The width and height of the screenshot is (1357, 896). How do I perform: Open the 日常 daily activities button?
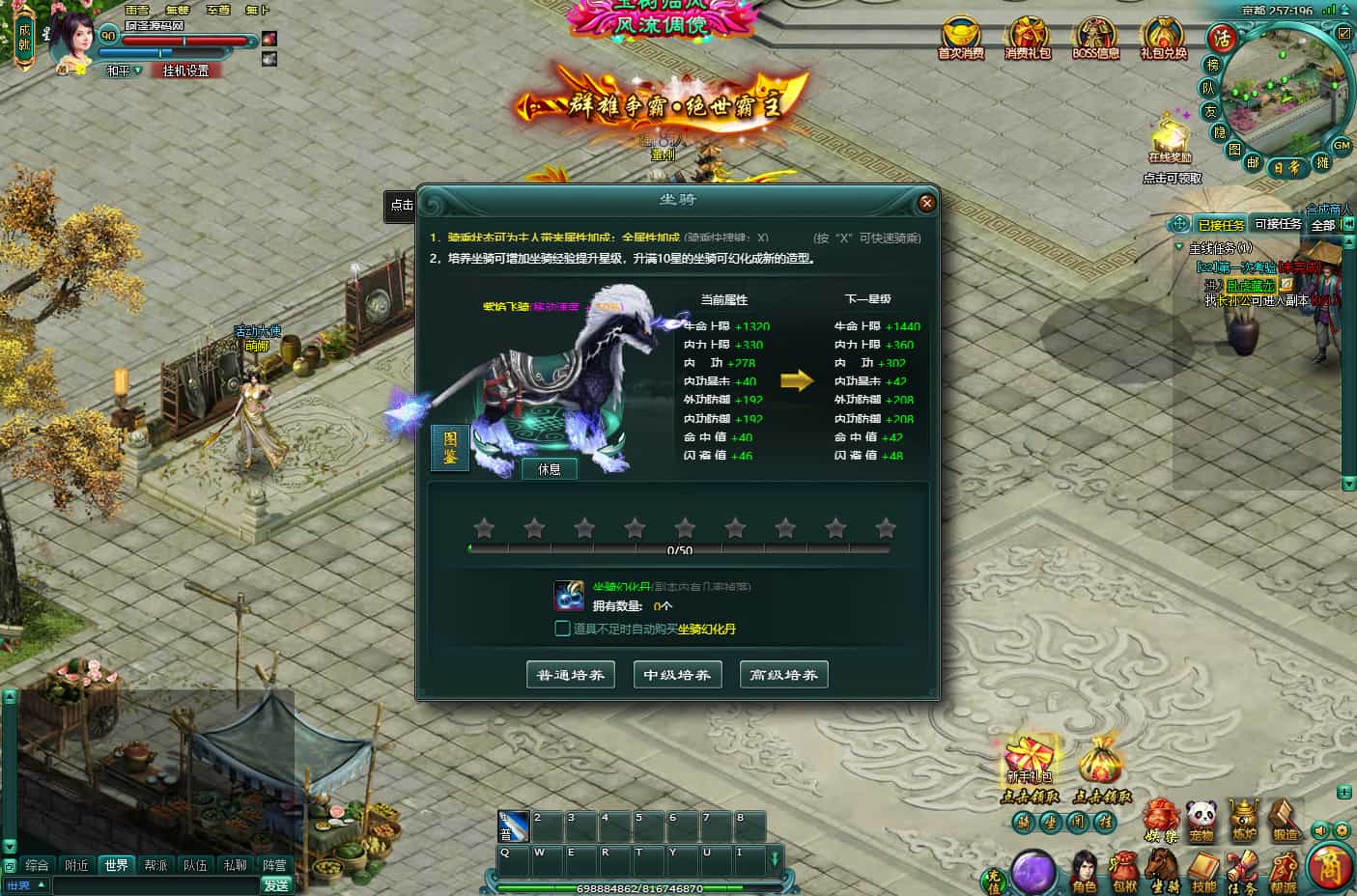coord(1286,167)
